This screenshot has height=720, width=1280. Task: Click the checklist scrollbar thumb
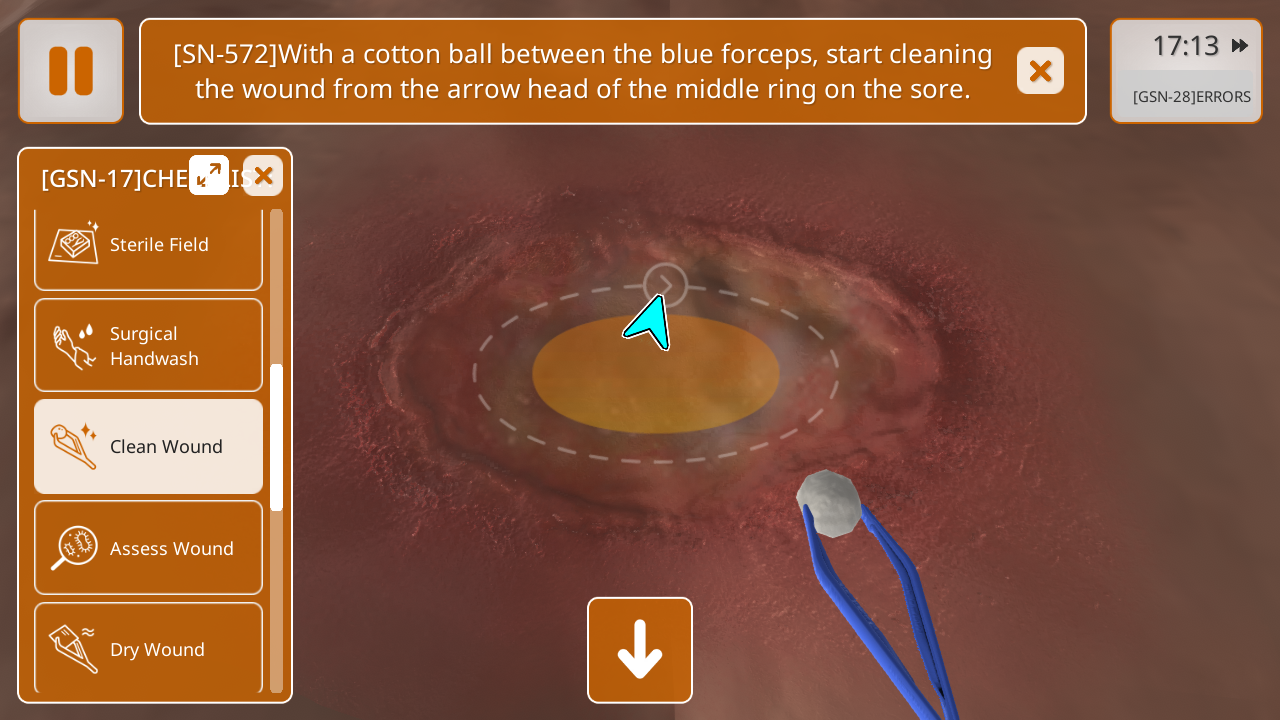276,437
